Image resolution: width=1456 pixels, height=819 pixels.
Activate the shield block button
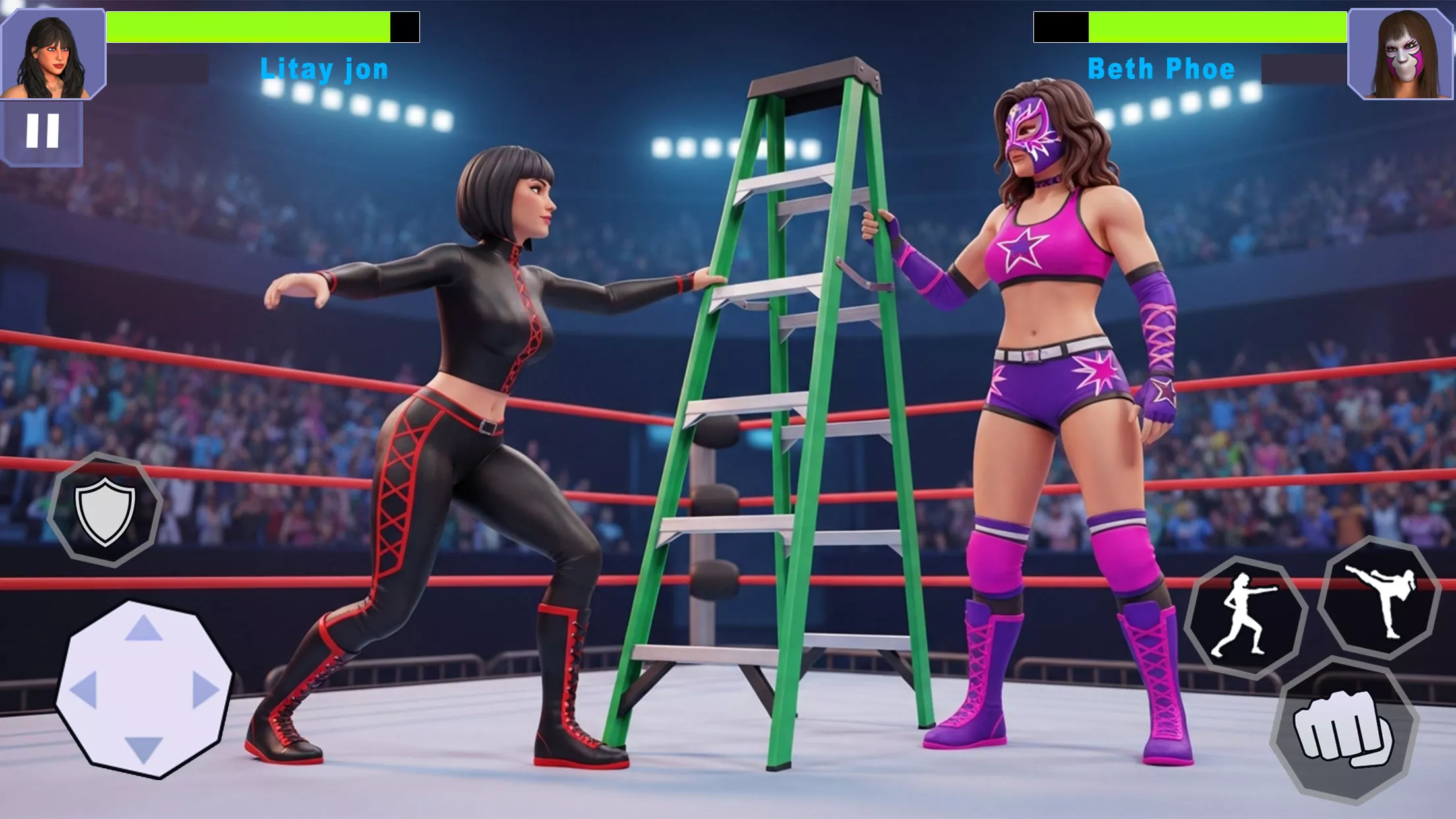[x=106, y=510]
